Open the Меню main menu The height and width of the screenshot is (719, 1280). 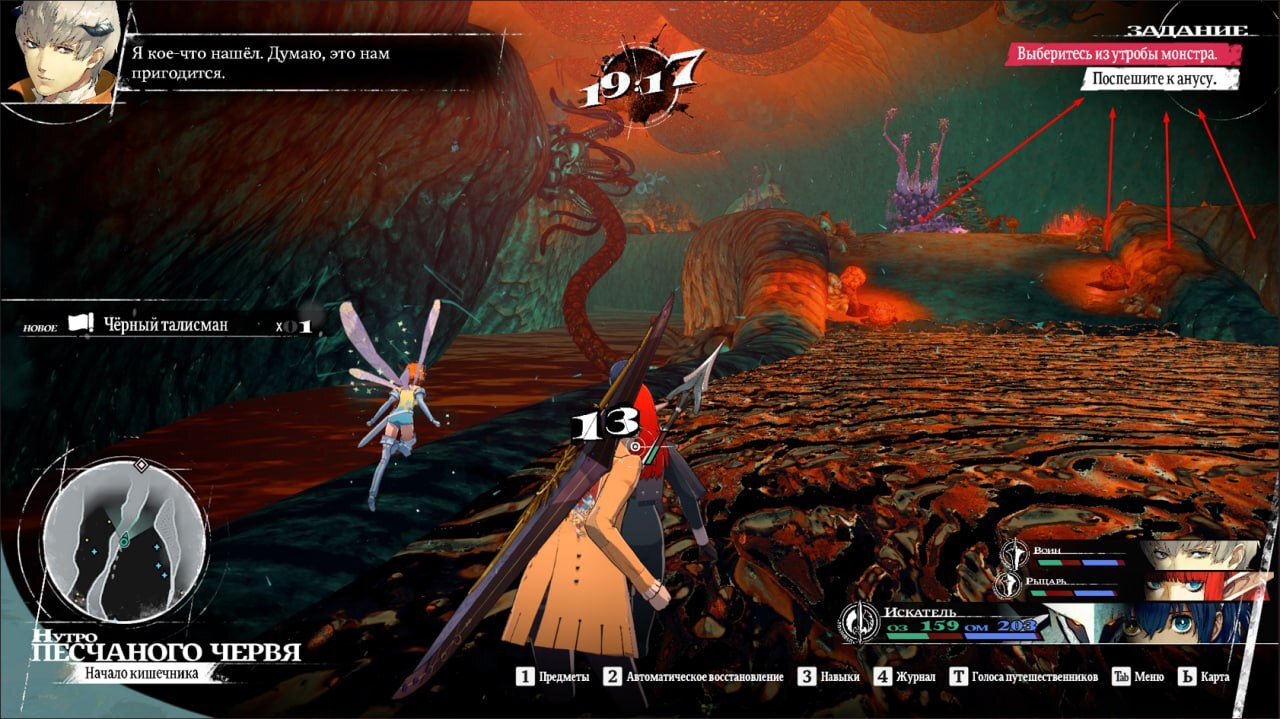tap(1139, 677)
